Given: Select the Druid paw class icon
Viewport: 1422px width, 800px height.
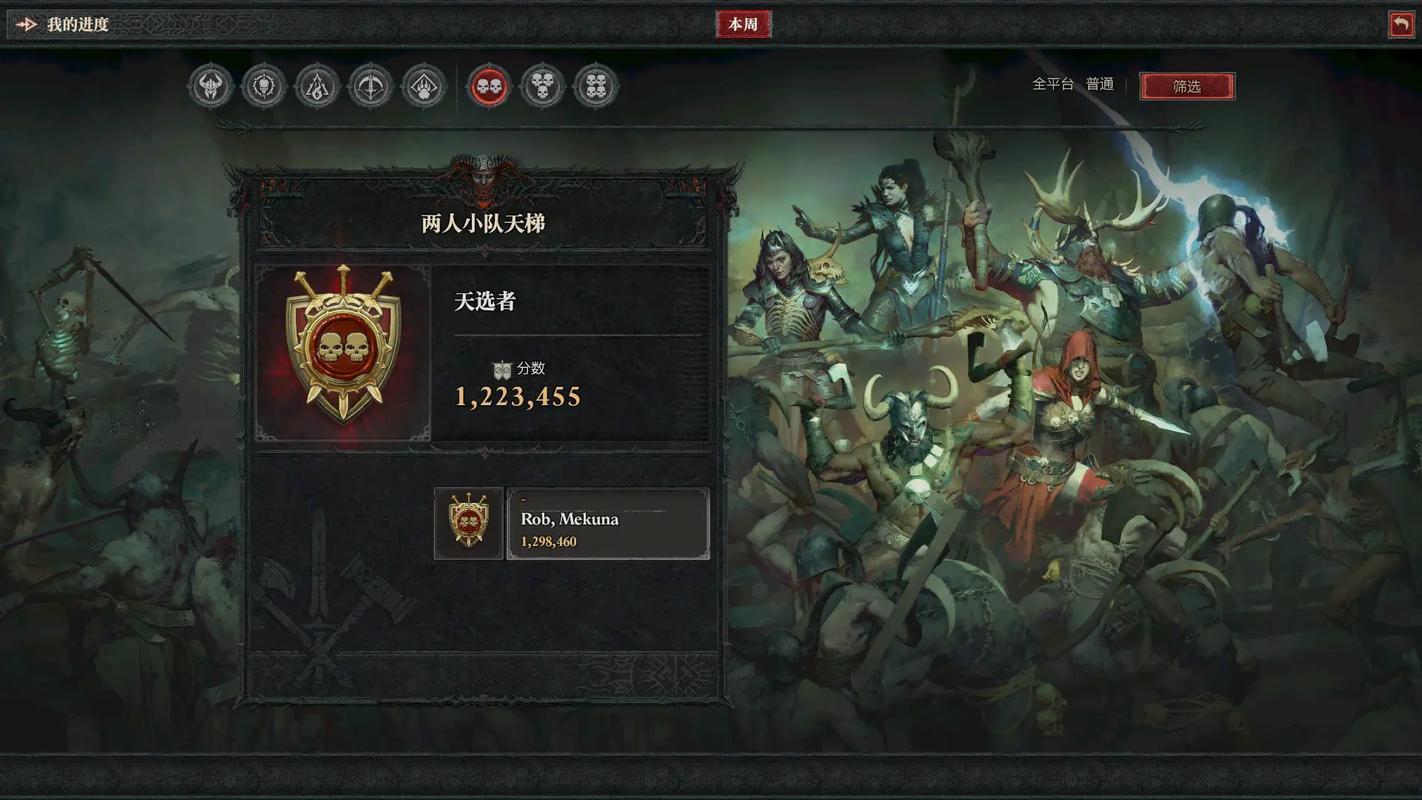Looking at the screenshot, I should (423, 85).
